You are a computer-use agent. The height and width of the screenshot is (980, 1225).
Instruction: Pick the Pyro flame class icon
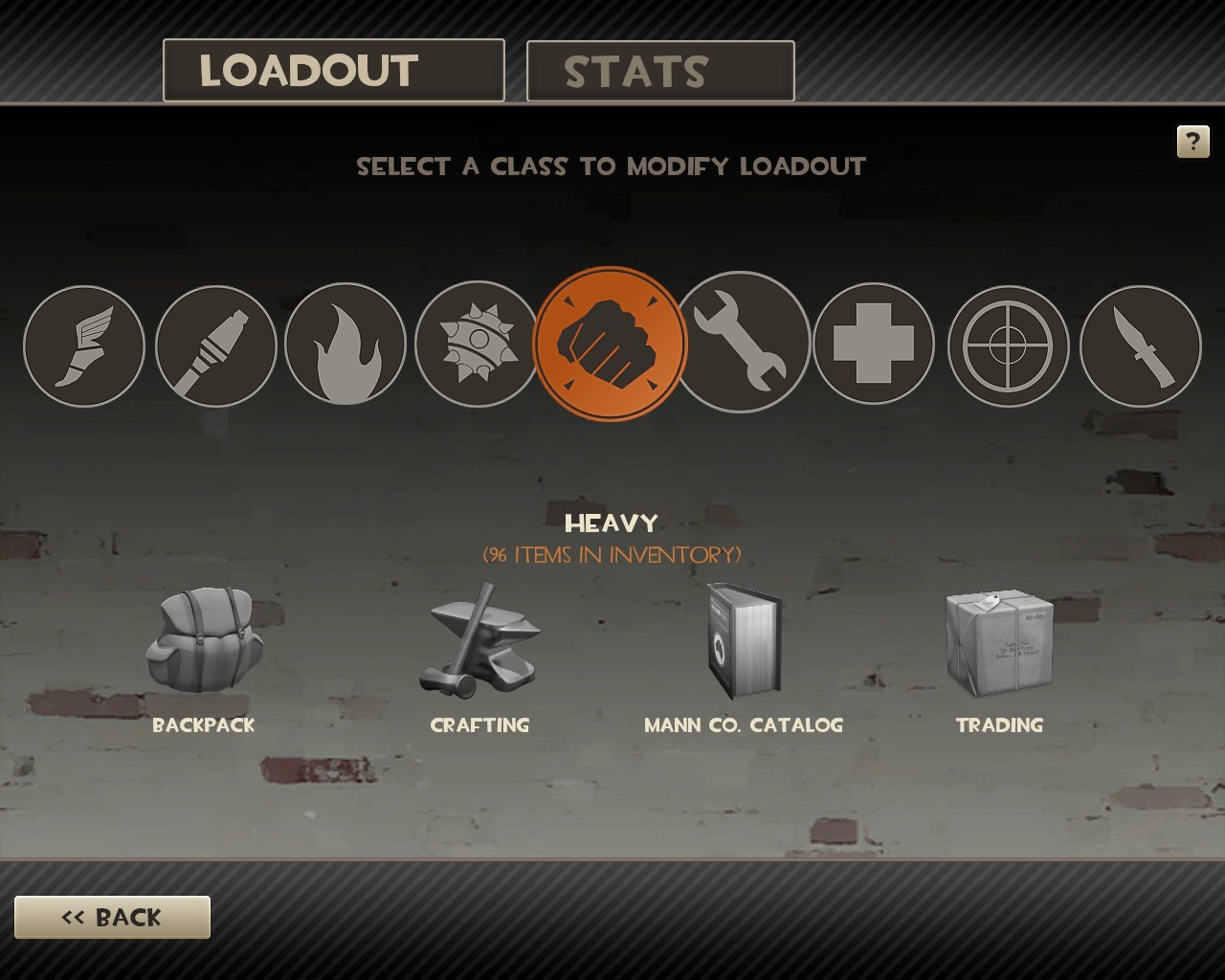pos(345,345)
